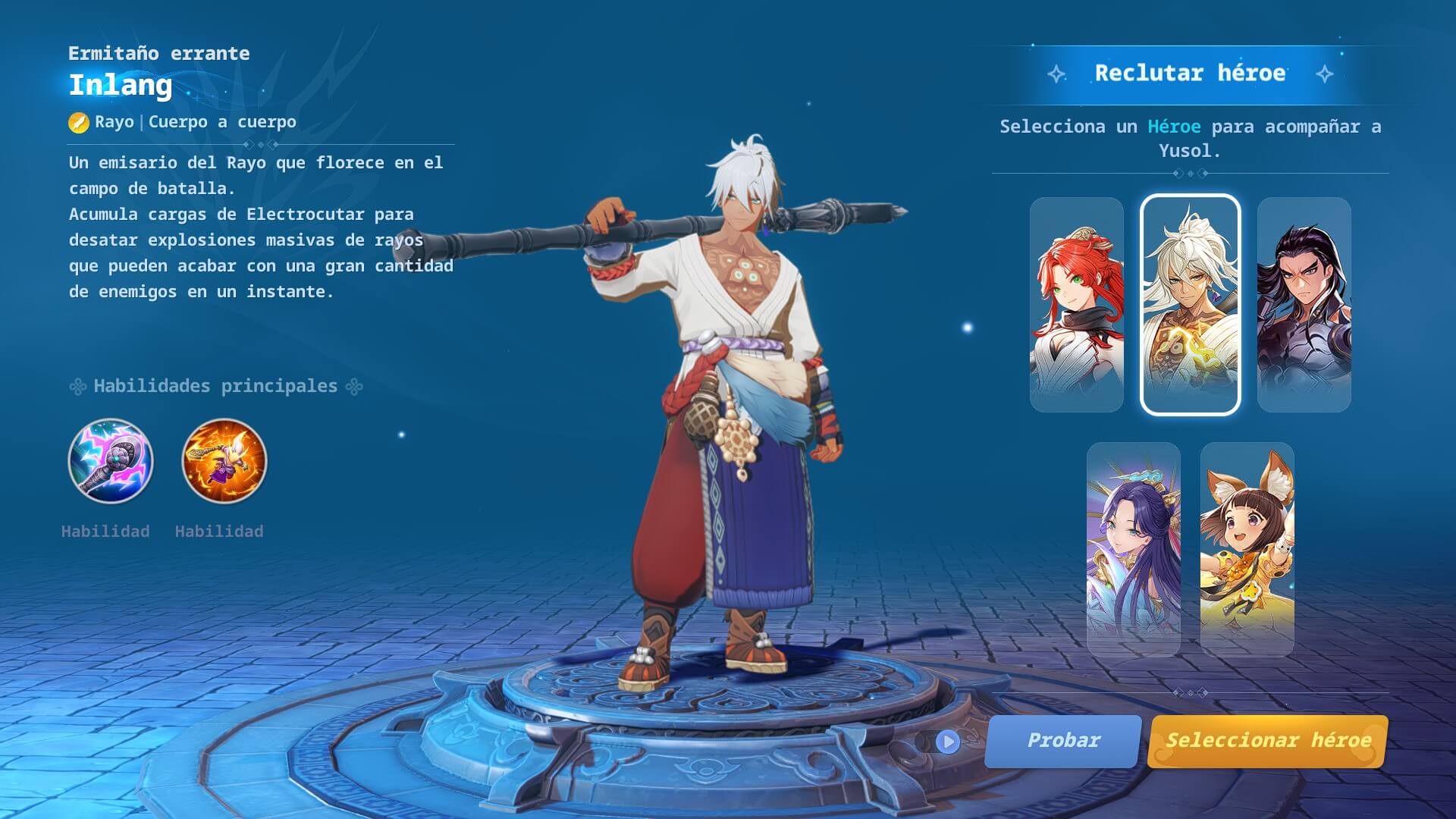View the orange fiery strike ability
Viewport: 1456px width, 819px height.
(x=224, y=461)
